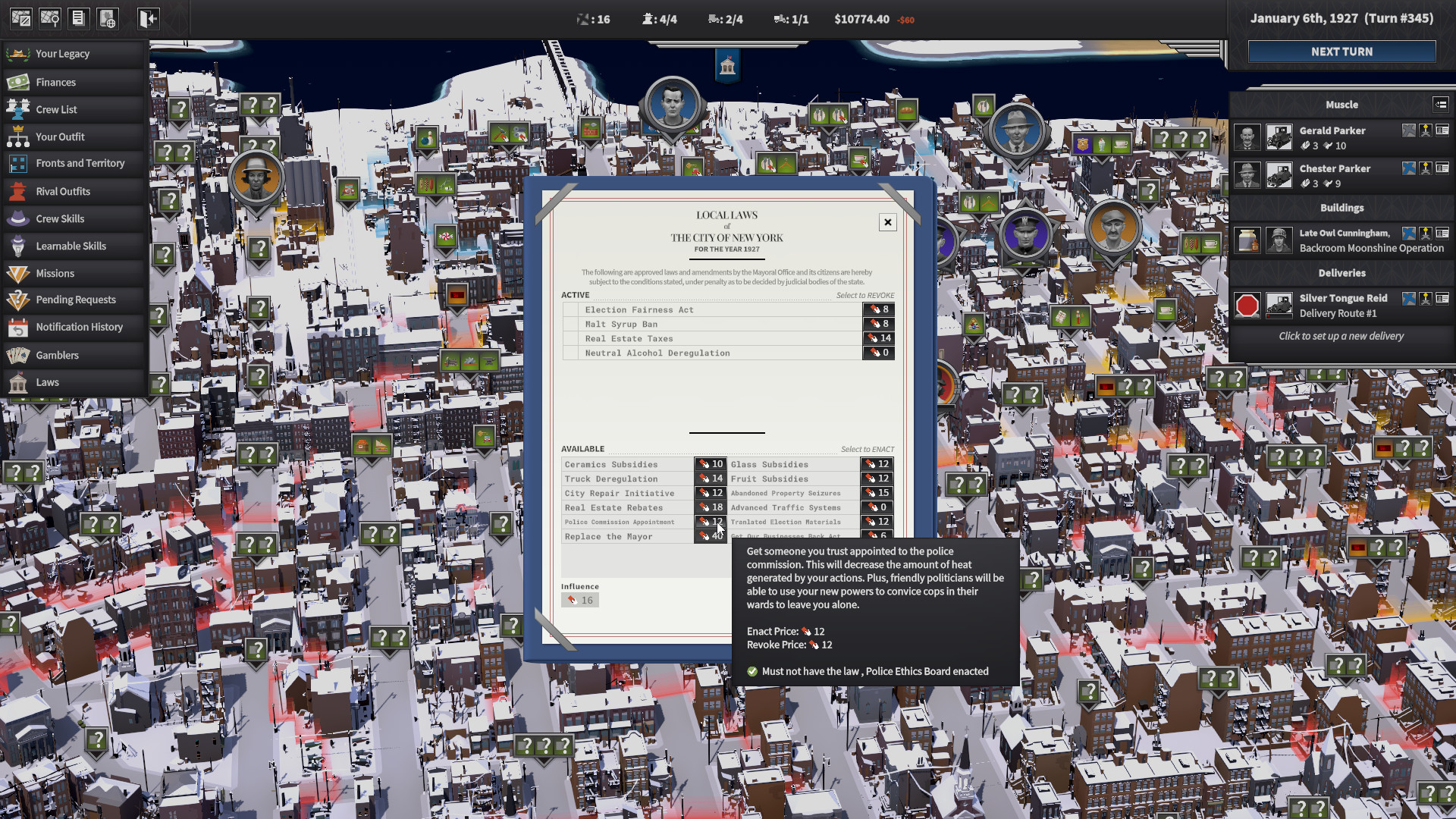Screen dimensions: 1456x819
Task: Click the exit door icon in top toolbar
Action: tap(147, 18)
